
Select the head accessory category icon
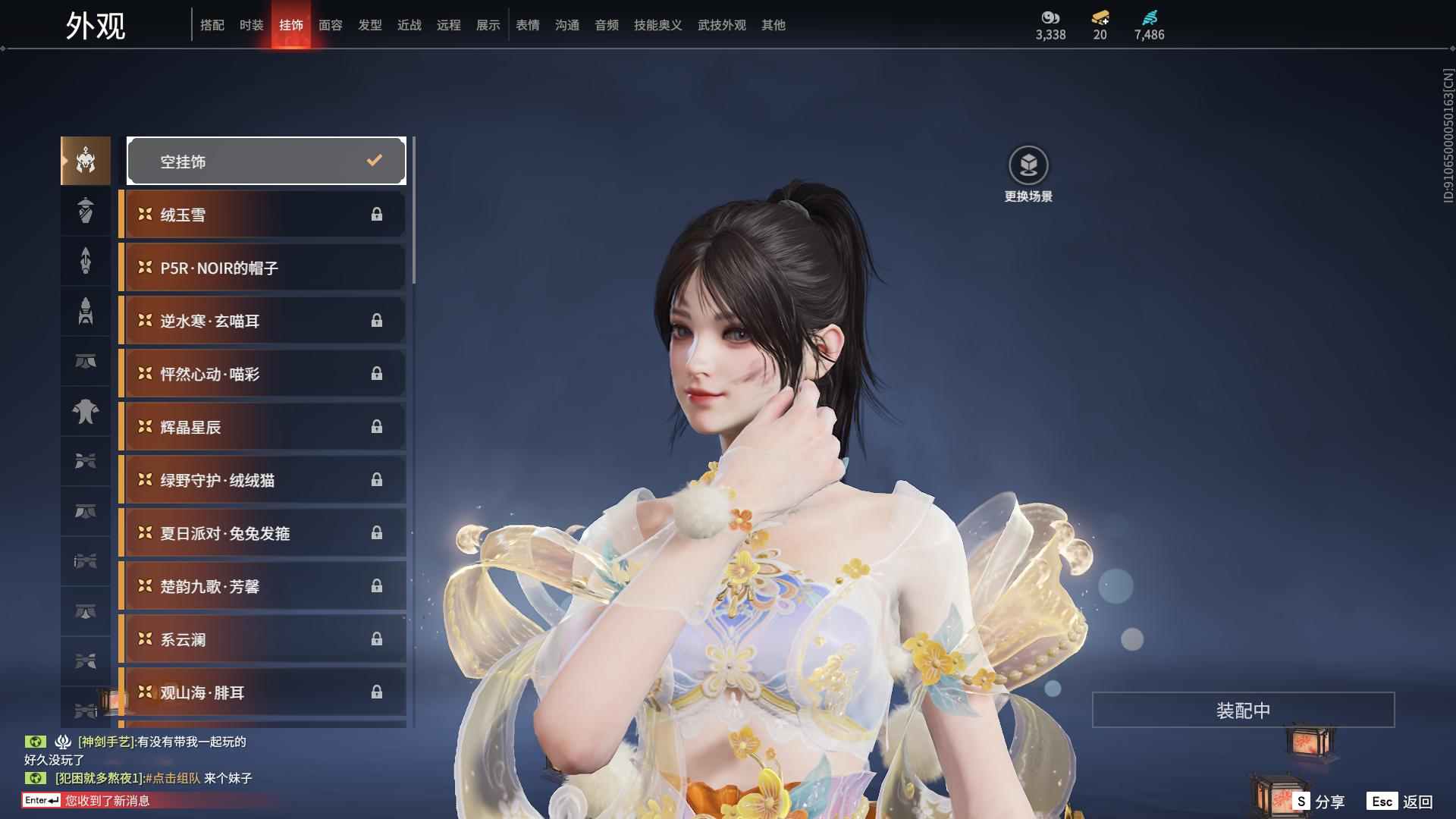pyautogui.click(x=85, y=161)
